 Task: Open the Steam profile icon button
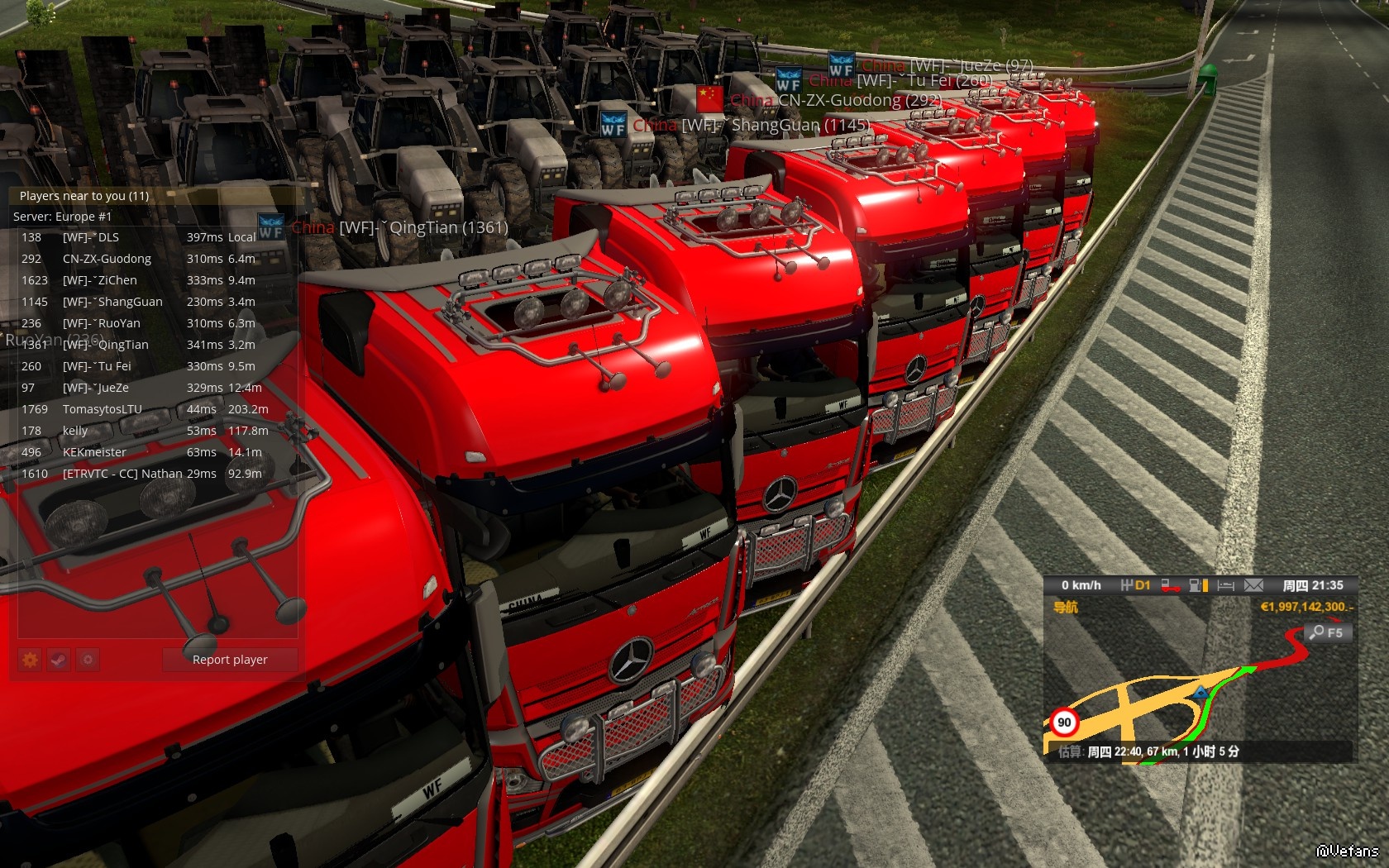pos(59,660)
